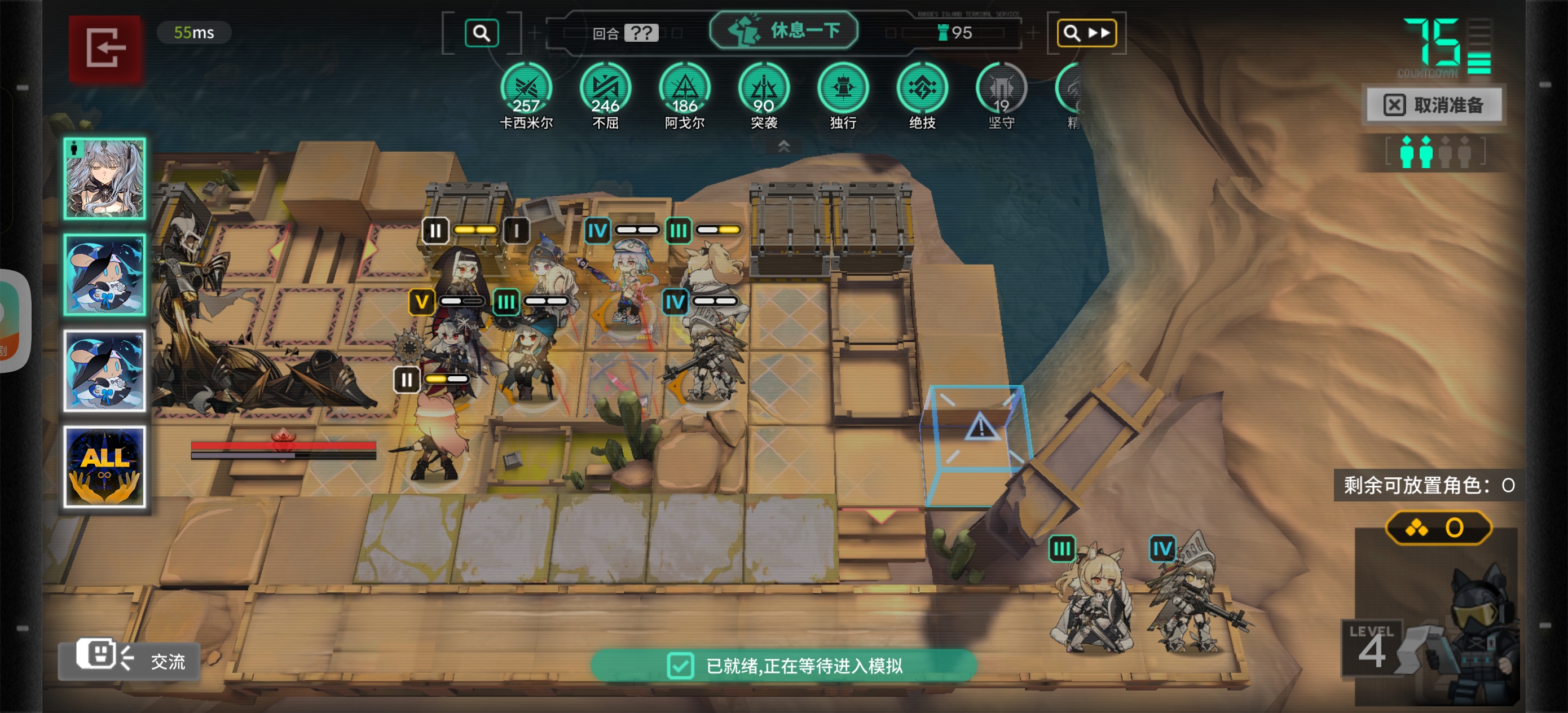The width and height of the screenshot is (1568, 713).
Task: Collapse the synergy bar with the chevron
Action: click(x=784, y=146)
